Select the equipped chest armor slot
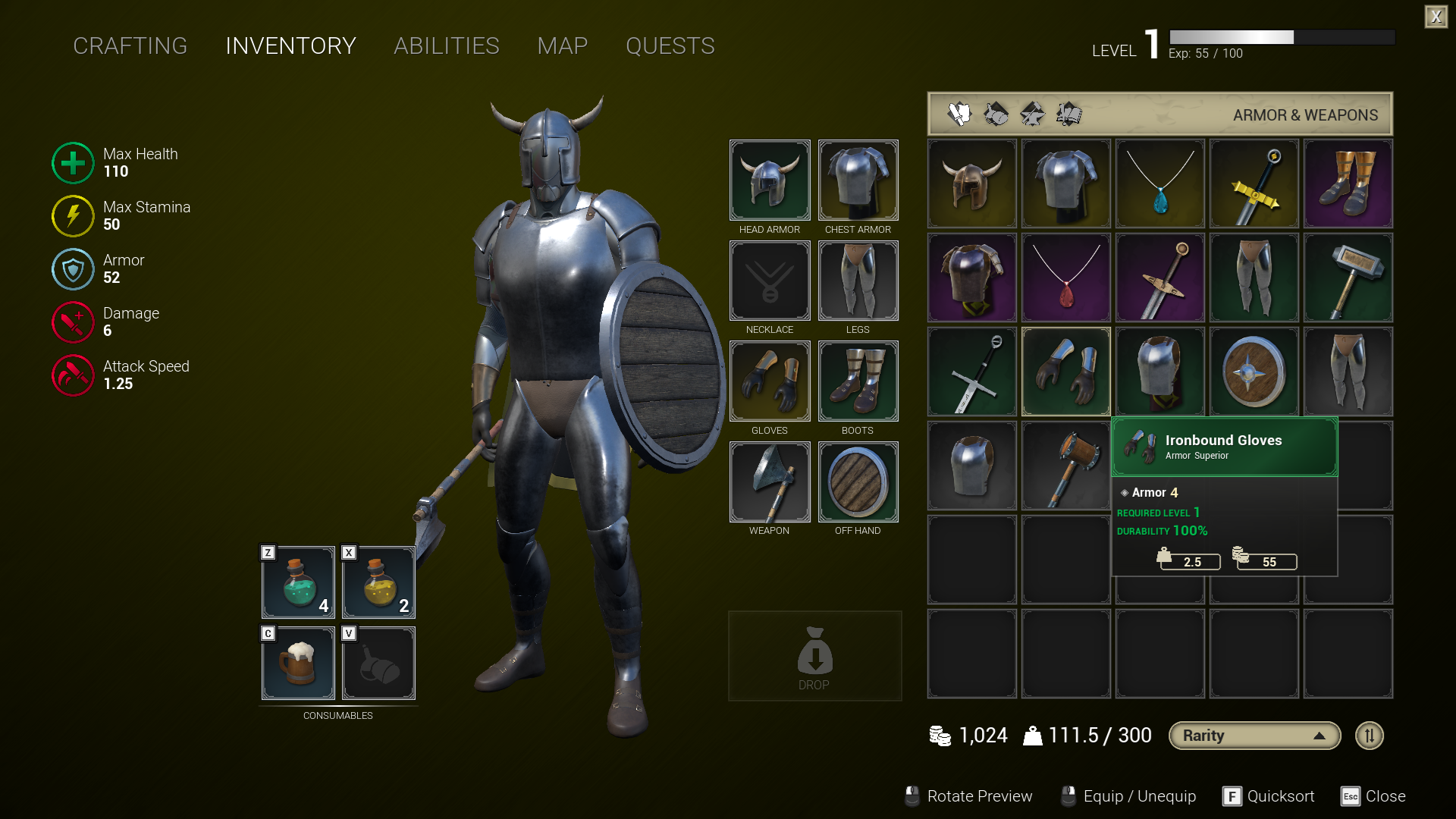Viewport: 1456px width, 819px height. 858,180
